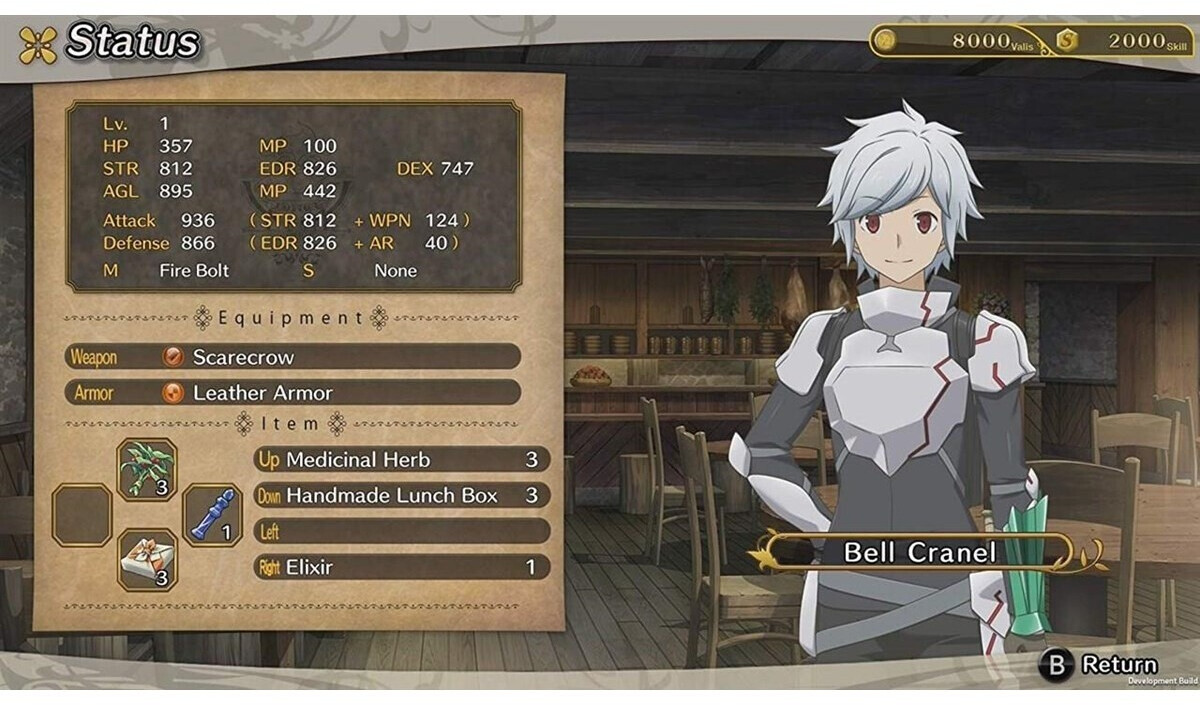Select the Scarecrow weapon slot

[293, 357]
